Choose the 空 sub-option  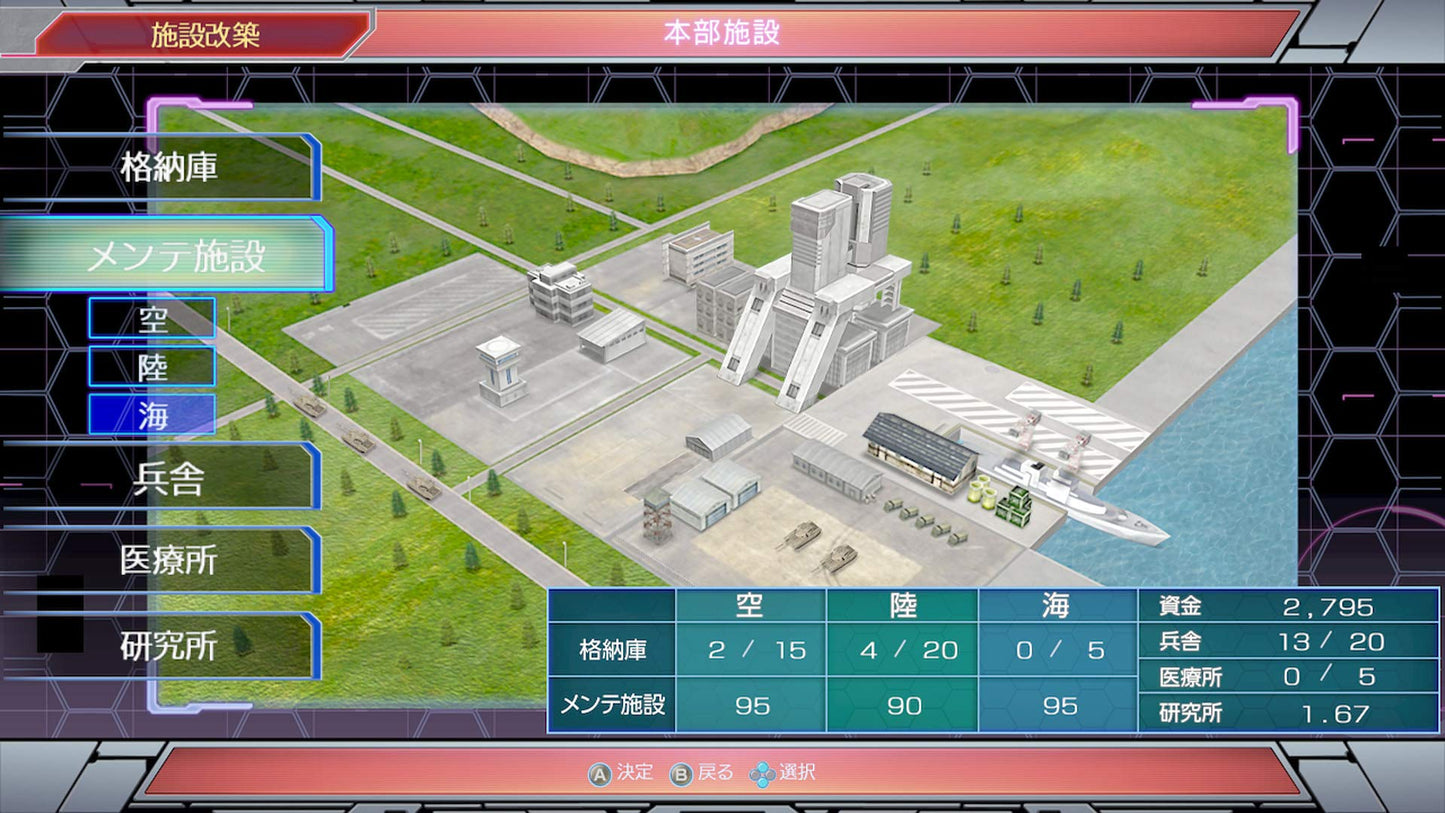152,319
